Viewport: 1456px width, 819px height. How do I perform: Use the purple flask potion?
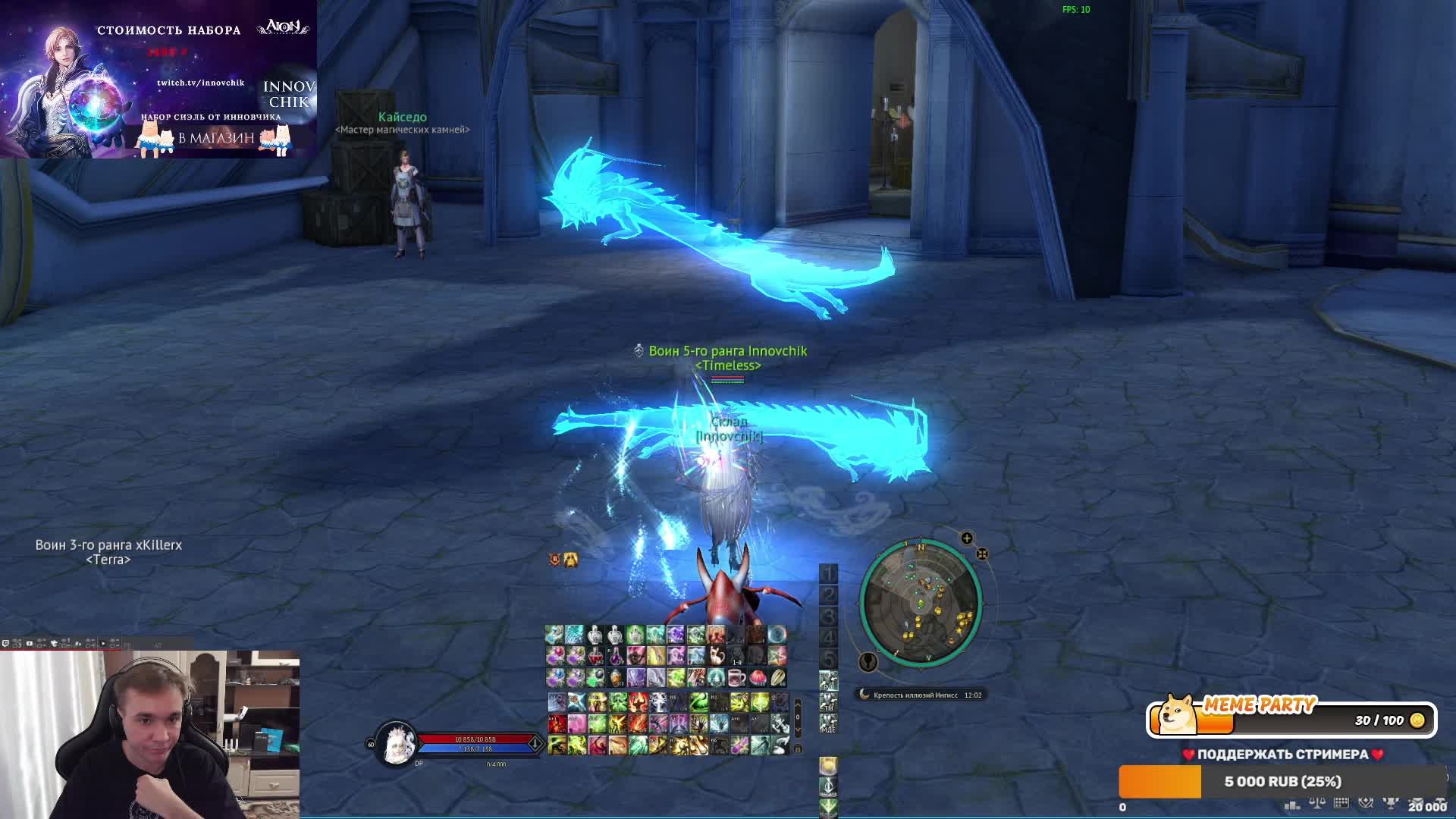click(x=617, y=656)
